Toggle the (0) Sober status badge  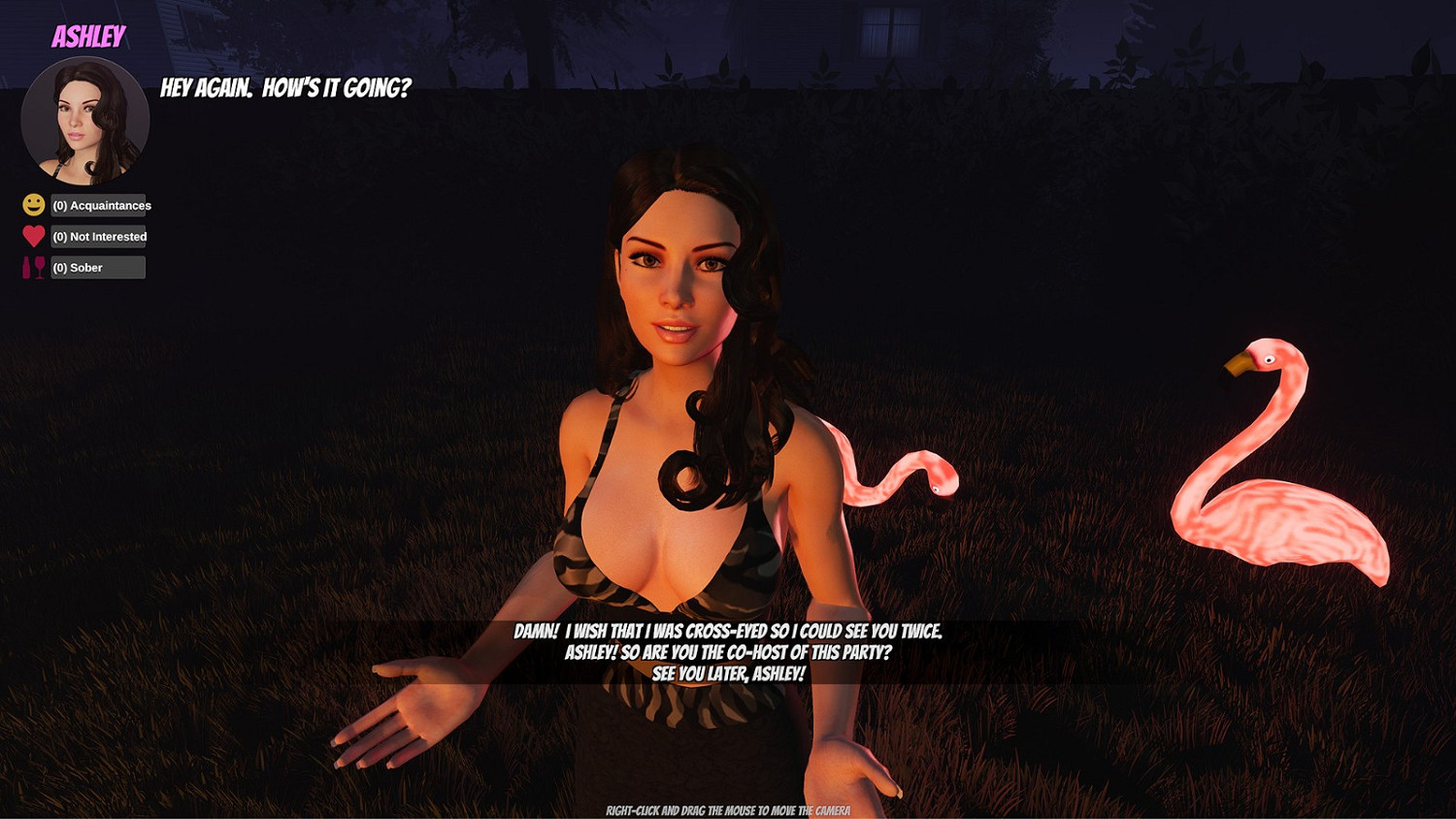(96, 267)
